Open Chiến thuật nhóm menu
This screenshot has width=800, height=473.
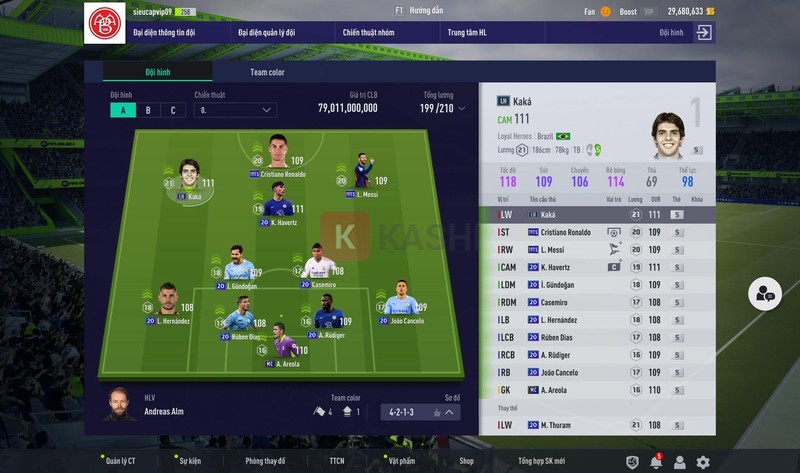368,33
